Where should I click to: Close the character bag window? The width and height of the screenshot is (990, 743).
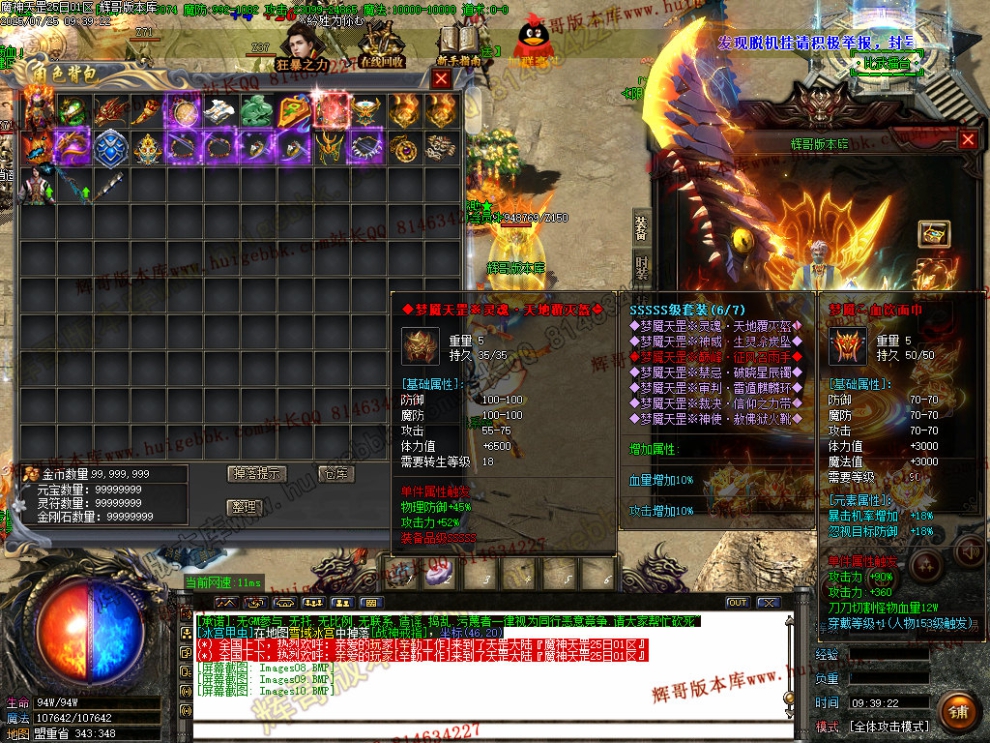tap(441, 79)
